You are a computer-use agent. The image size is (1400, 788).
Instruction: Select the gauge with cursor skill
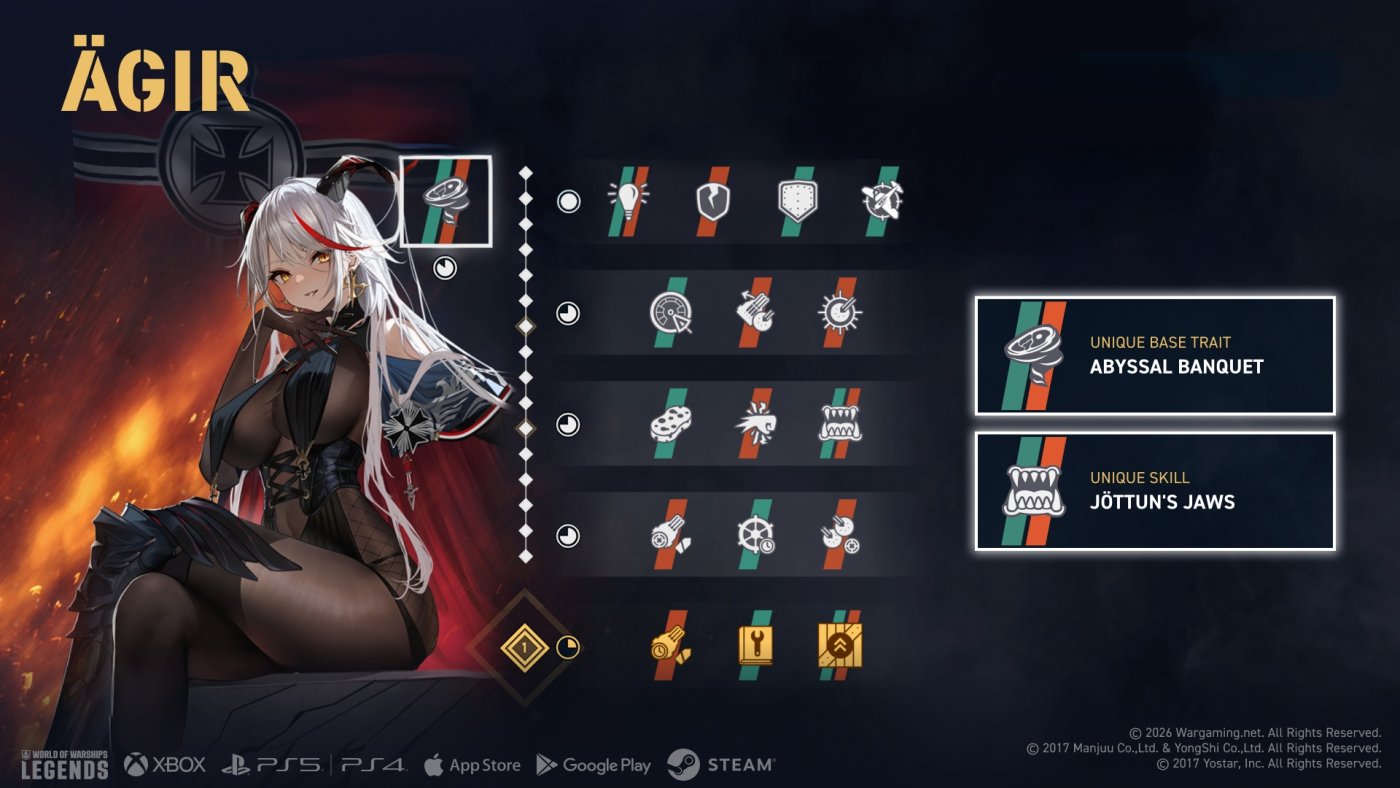pyautogui.click(x=670, y=313)
